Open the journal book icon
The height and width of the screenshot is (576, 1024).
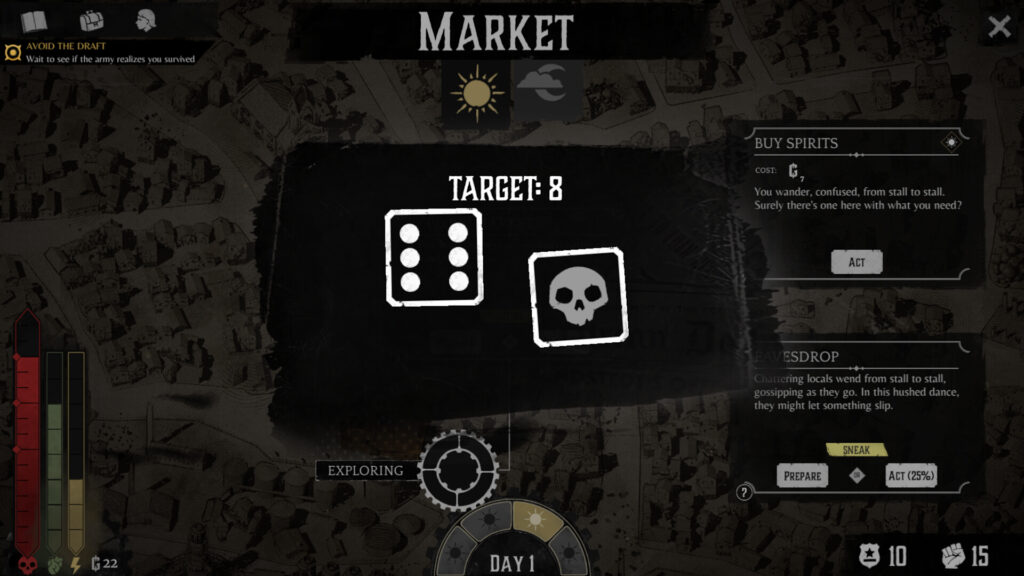point(34,21)
